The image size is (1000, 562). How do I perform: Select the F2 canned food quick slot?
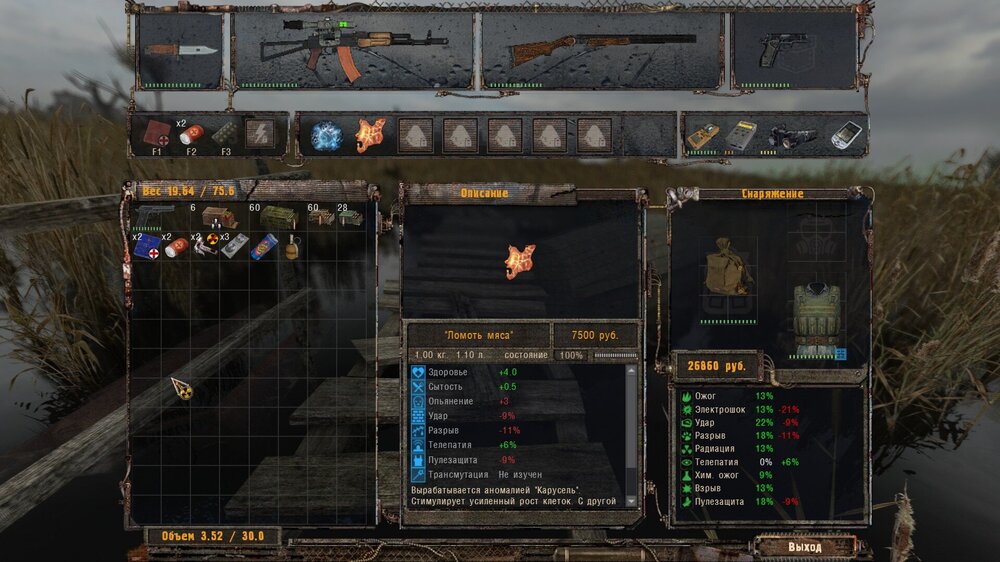point(191,136)
